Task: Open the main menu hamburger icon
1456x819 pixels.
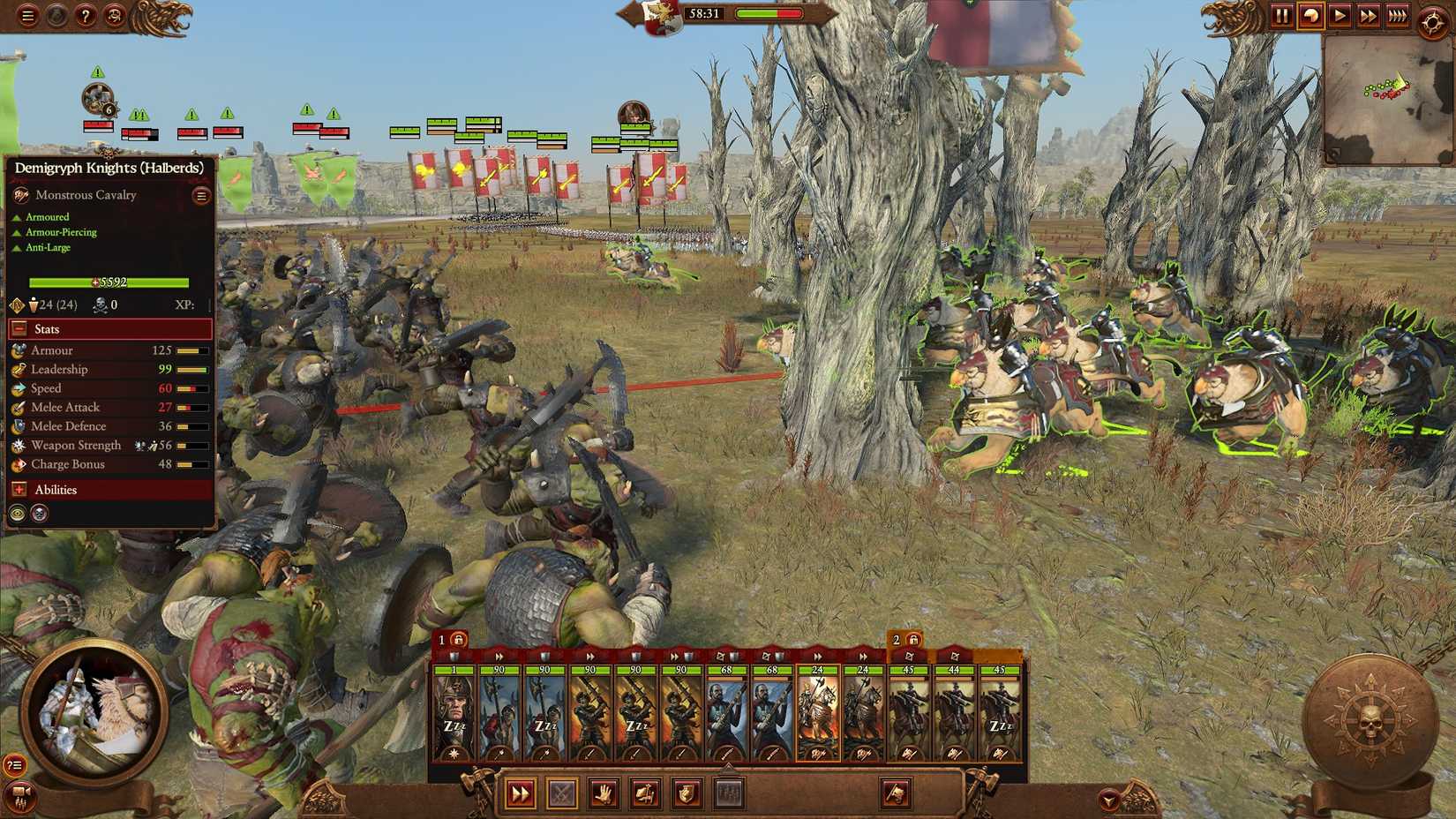Action: [x=28, y=16]
